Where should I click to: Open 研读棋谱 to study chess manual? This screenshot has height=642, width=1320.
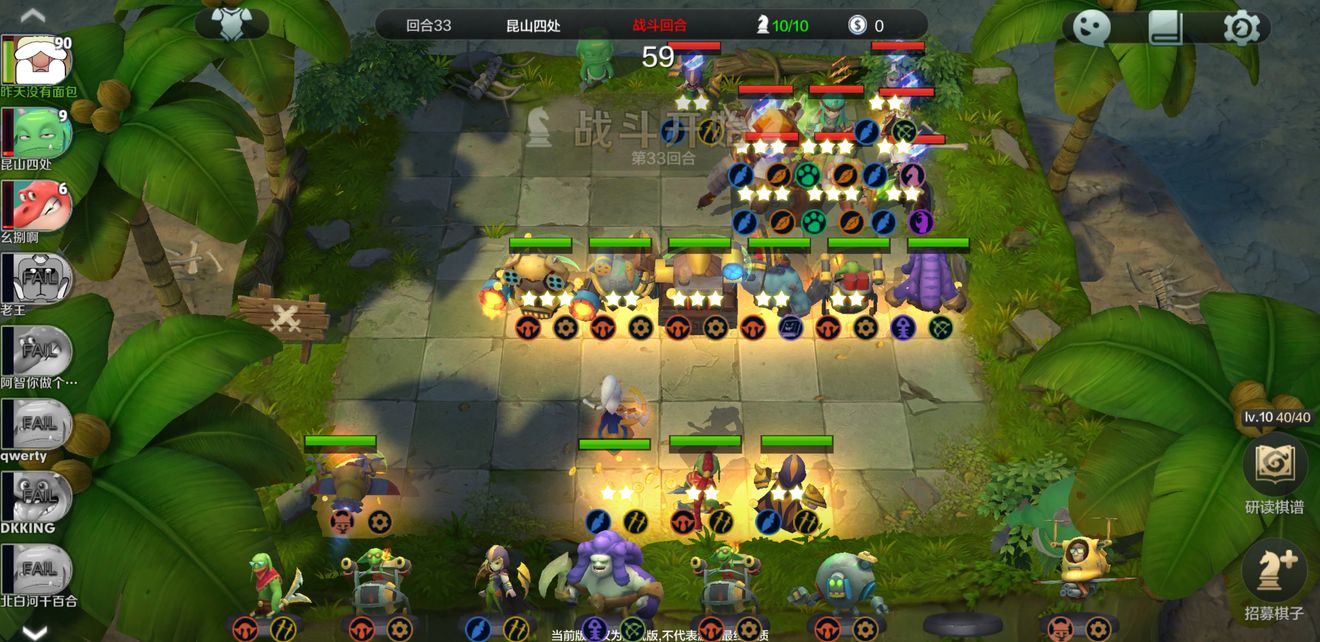coord(1275,466)
